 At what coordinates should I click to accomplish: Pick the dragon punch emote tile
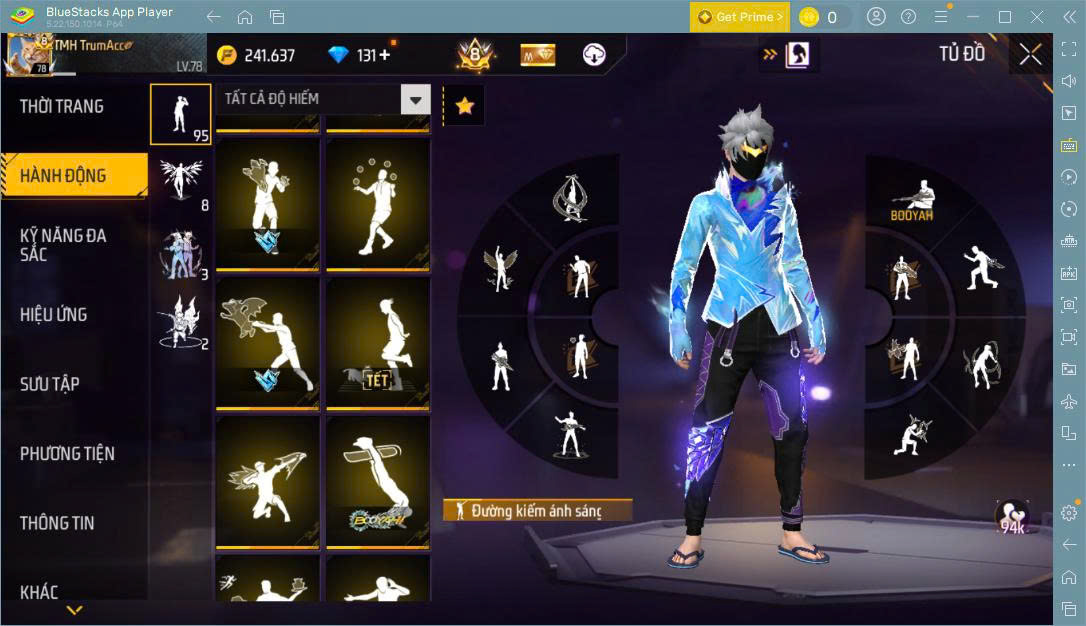click(x=267, y=343)
